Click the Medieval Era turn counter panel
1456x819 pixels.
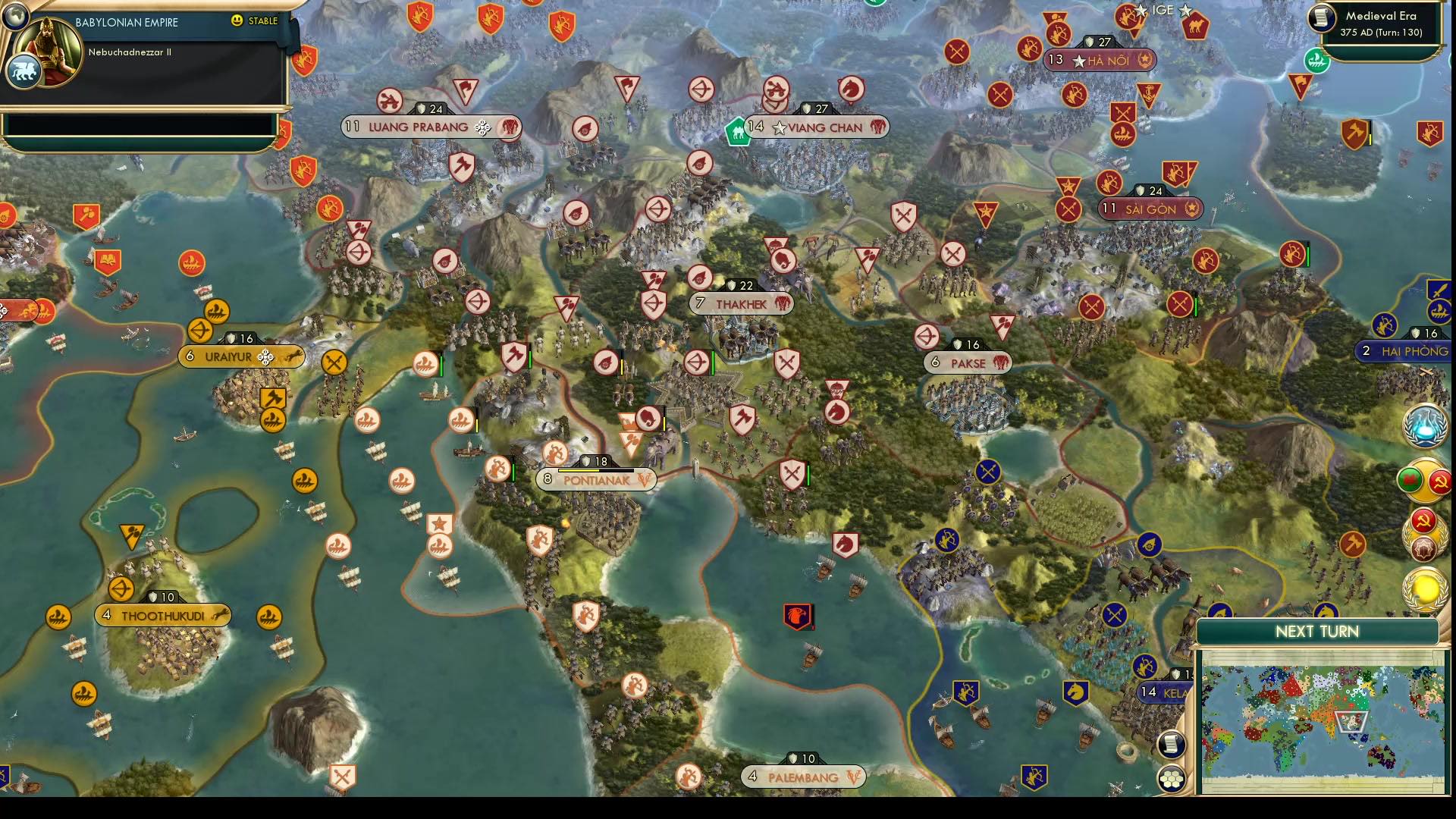tap(1379, 25)
